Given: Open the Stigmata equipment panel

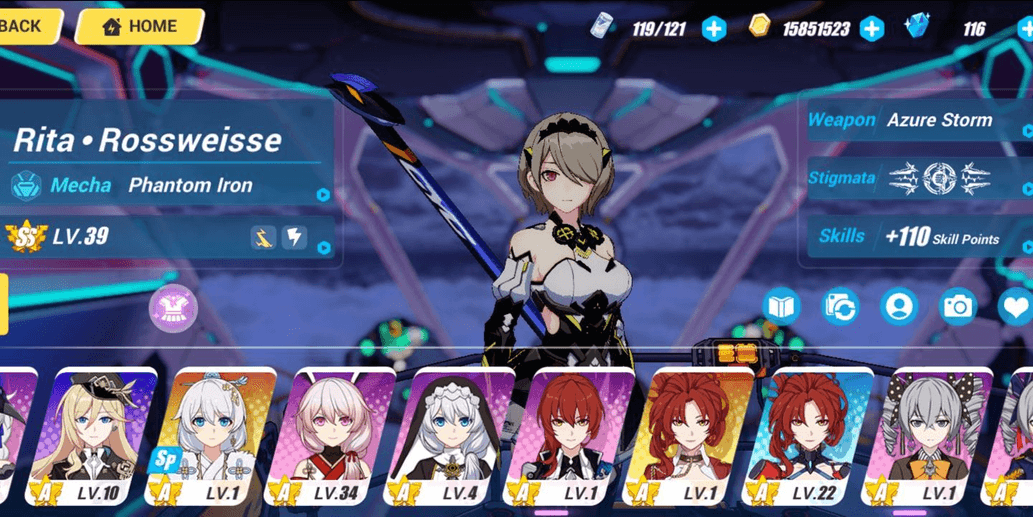Looking at the screenshot, I should 918,179.
